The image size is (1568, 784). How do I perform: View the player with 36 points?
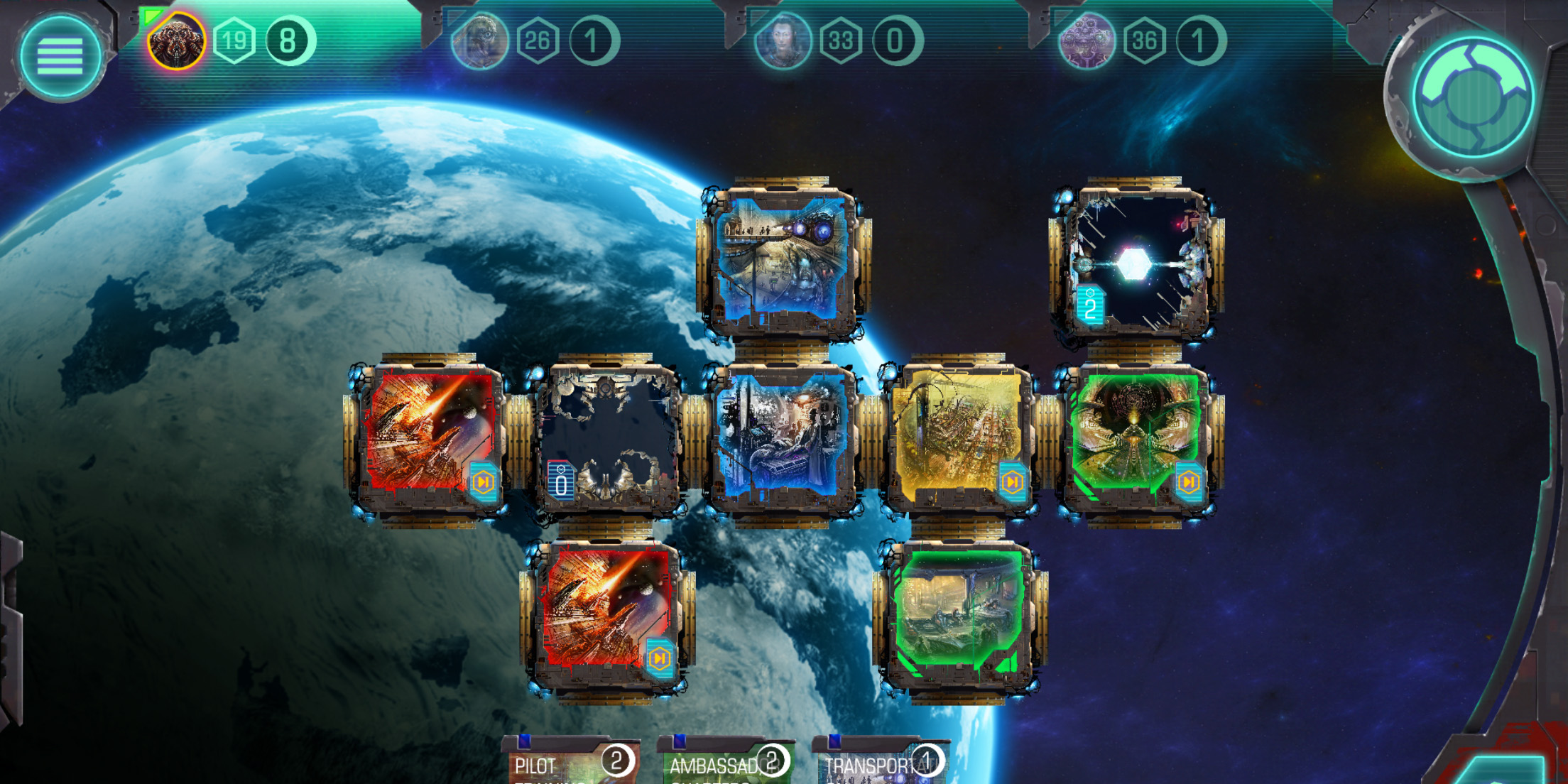[x=1087, y=41]
